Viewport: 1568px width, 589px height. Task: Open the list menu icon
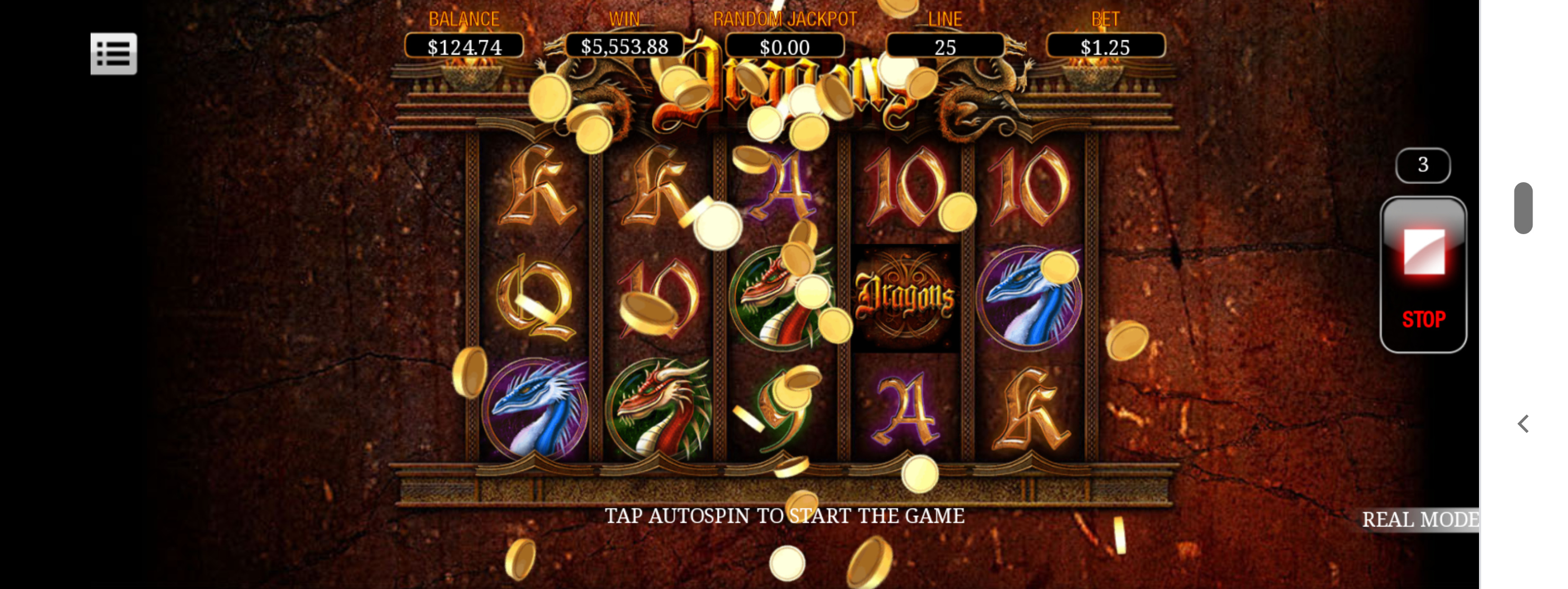(x=114, y=53)
